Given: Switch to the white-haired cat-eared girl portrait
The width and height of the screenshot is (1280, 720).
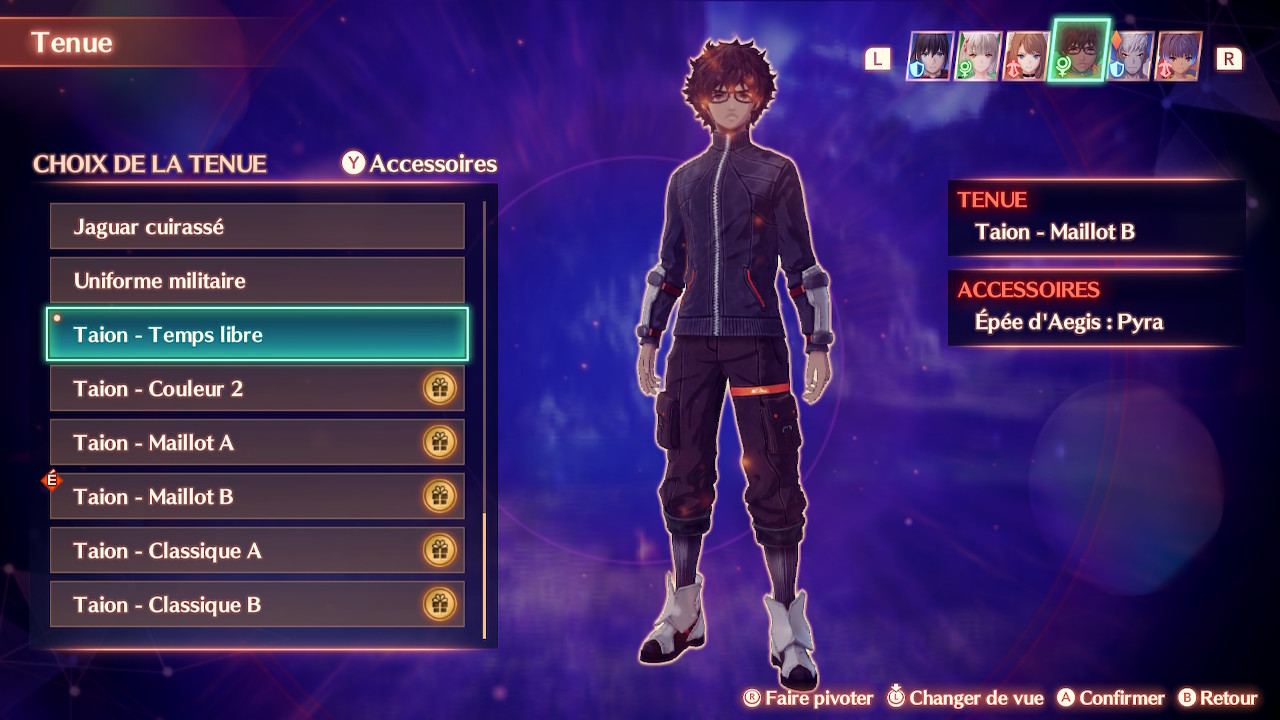Looking at the screenshot, I should point(978,56).
